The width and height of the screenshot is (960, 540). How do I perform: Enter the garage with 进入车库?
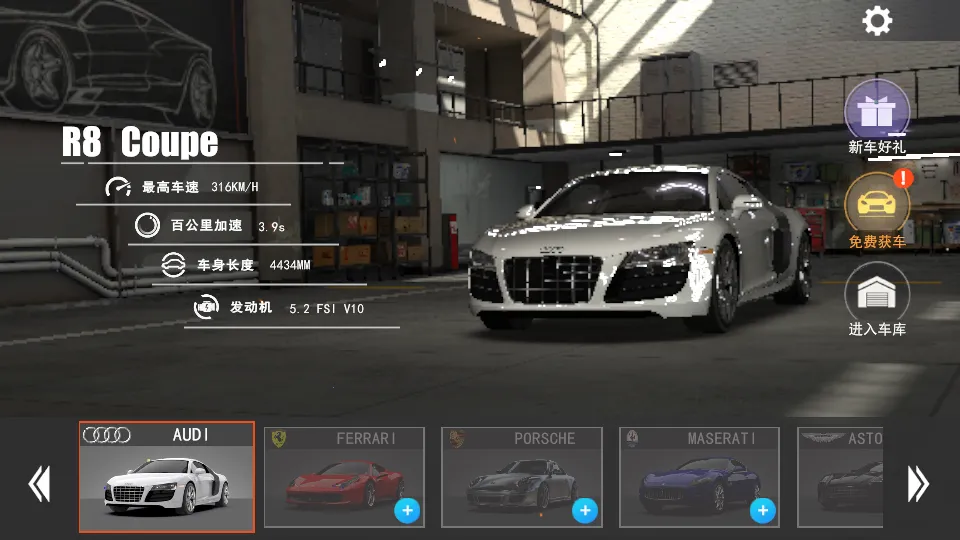tap(877, 296)
